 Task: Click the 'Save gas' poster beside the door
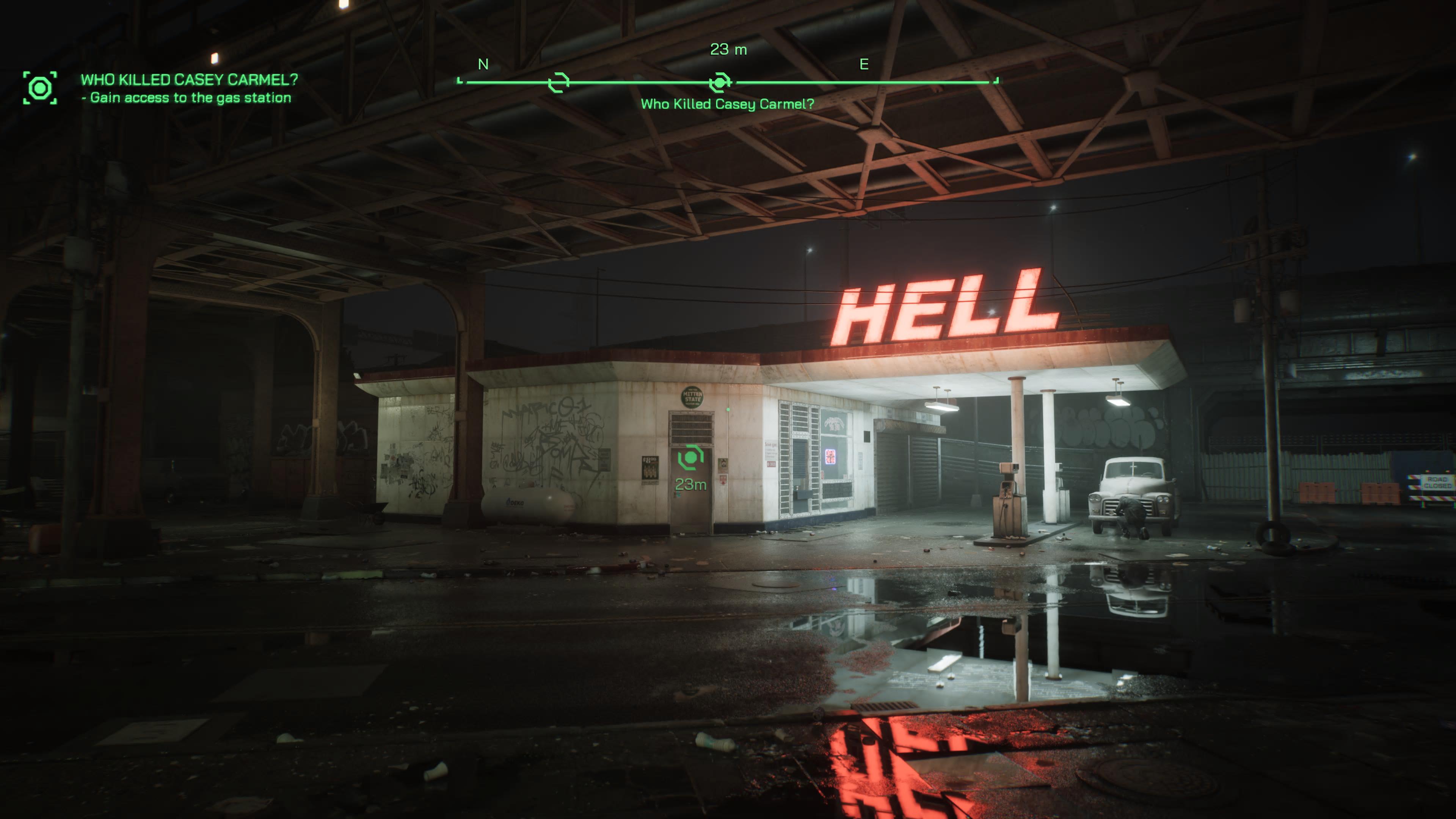tap(771, 452)
